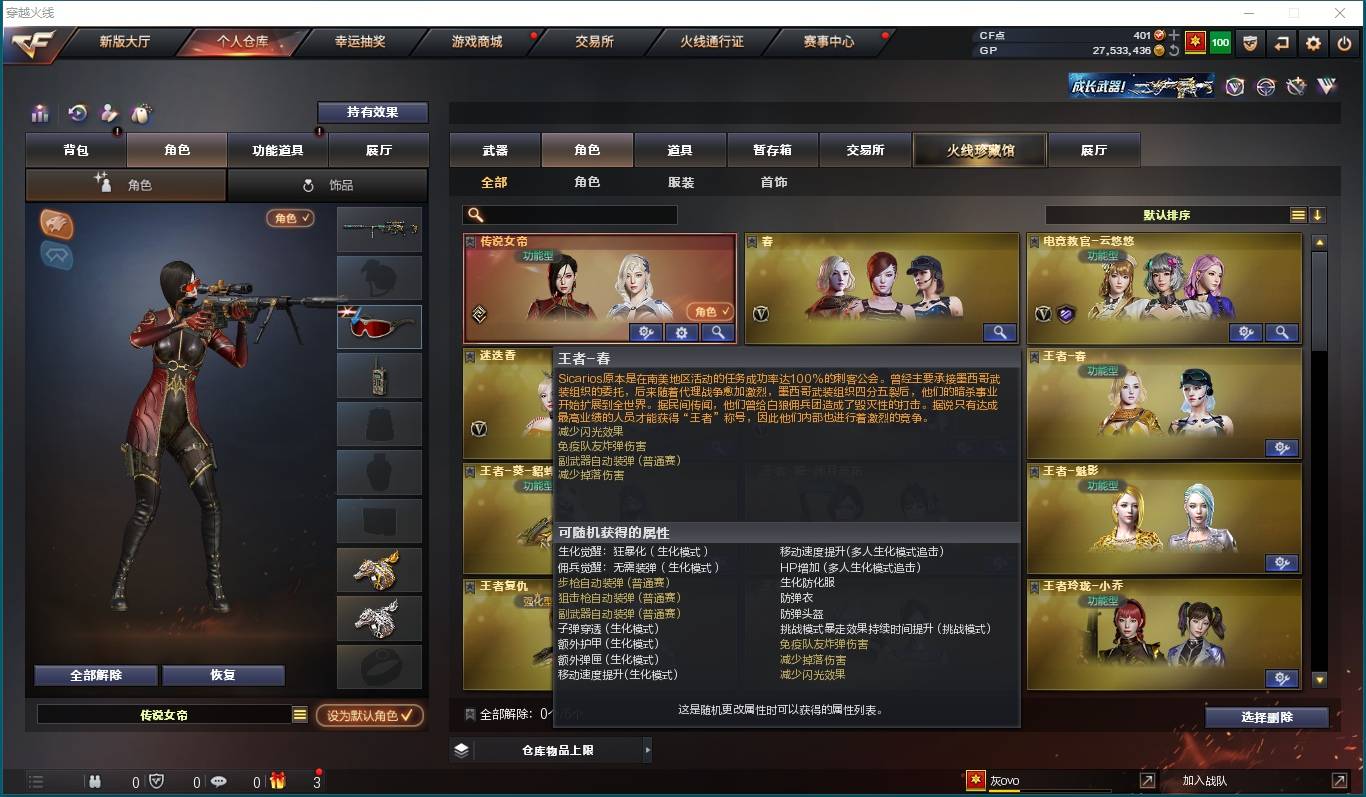Click the shield emblem icon near CF points
Image resolution: width=1366 pixels, height=797 pixels.
1250,43
